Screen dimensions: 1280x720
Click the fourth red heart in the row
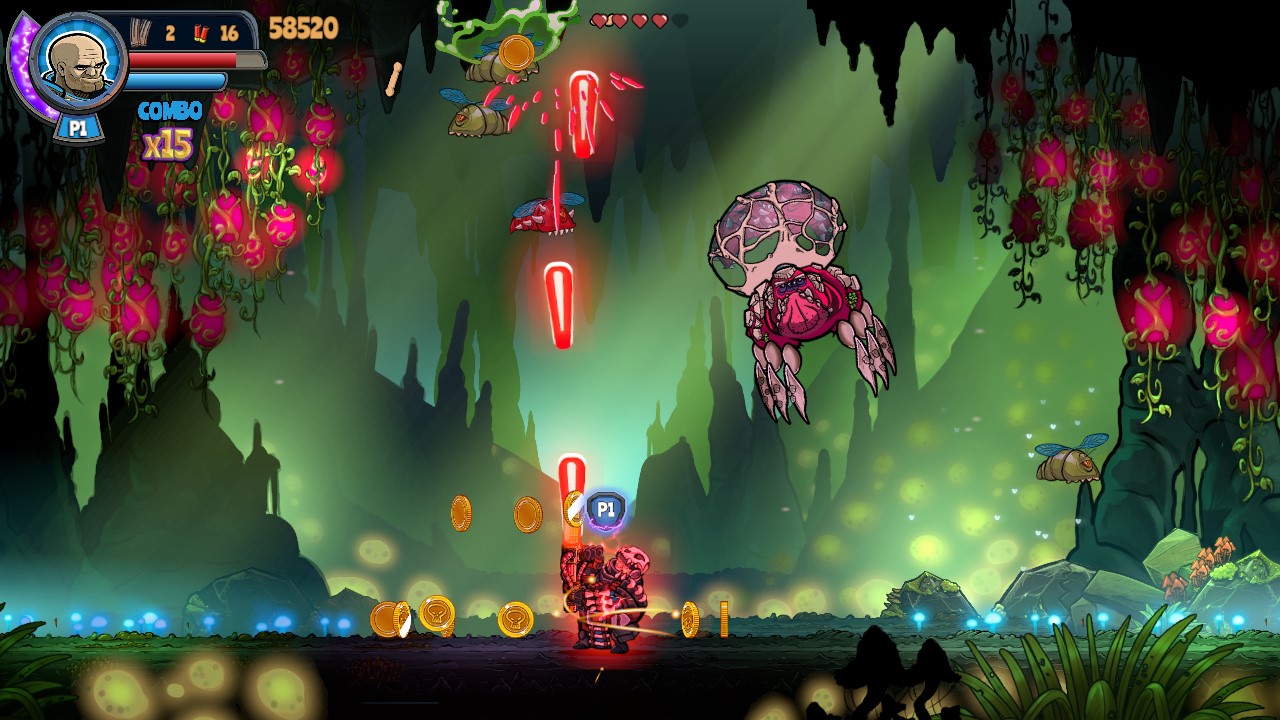(660, 19)
